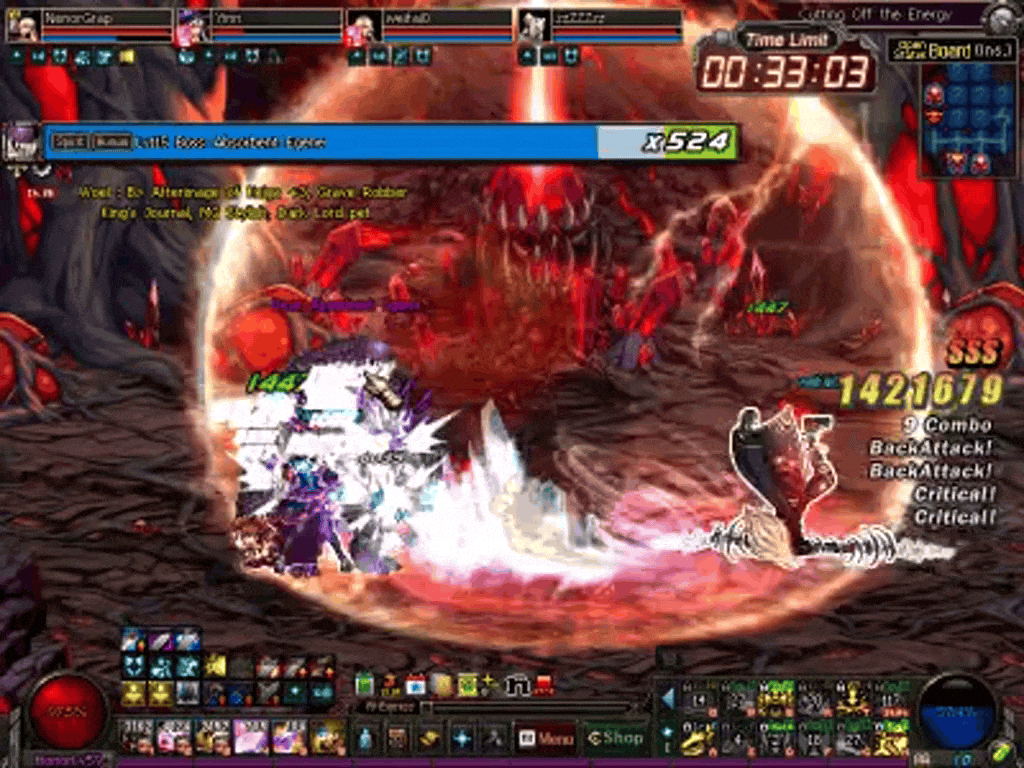Click the boss portrait icon

click(x=22, y=141)
